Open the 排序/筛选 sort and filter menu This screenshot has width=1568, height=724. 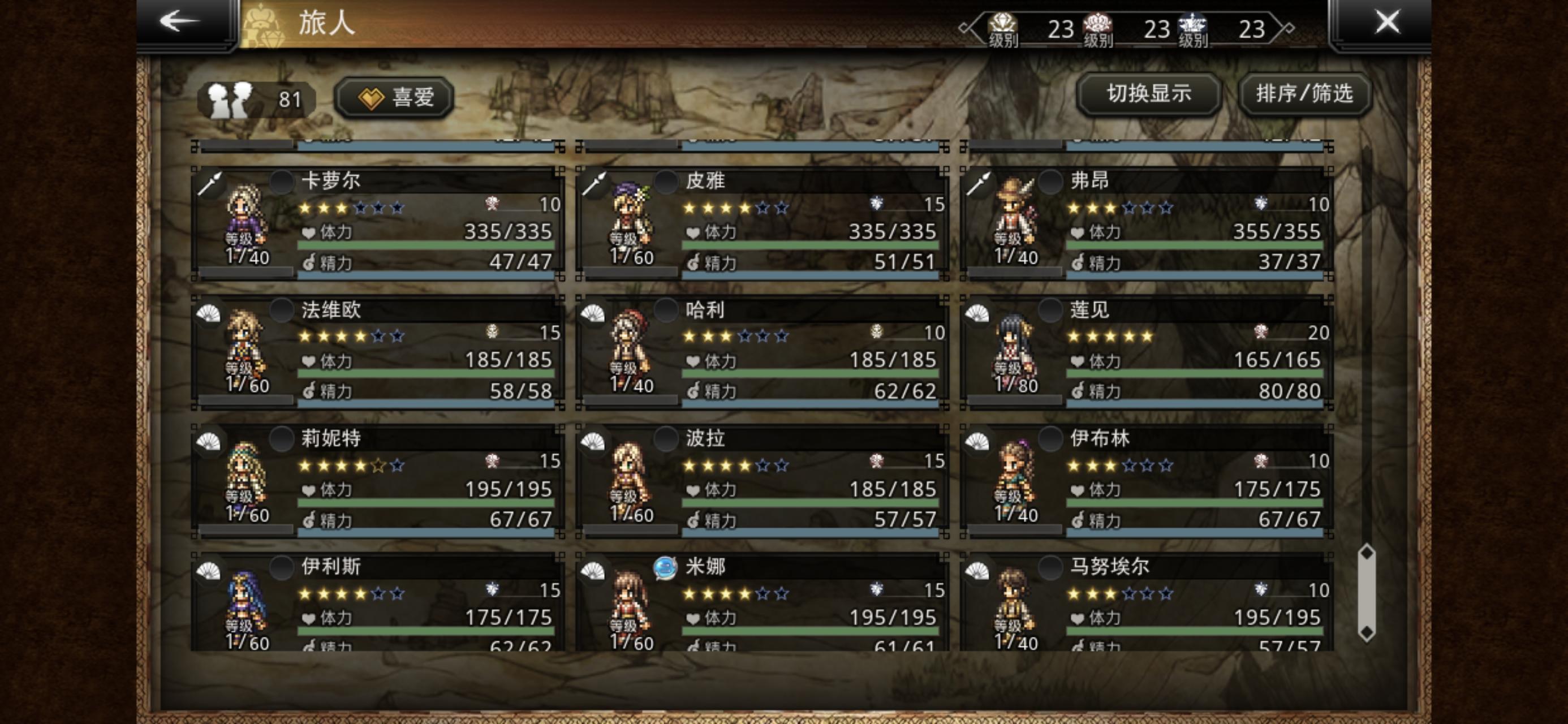[x=1304, y=94]
